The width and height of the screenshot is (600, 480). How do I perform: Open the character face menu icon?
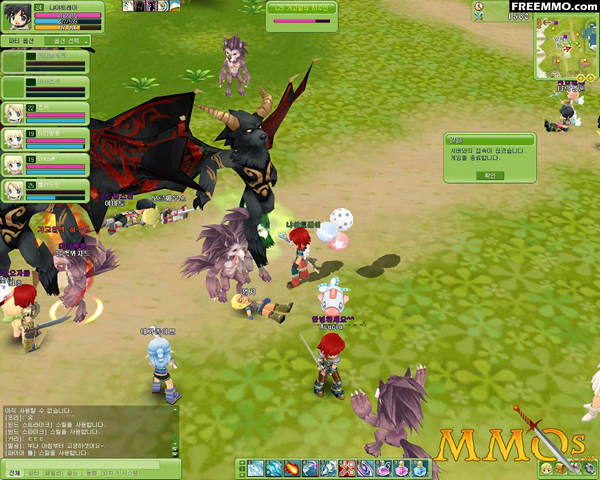[x=549, y=469]
